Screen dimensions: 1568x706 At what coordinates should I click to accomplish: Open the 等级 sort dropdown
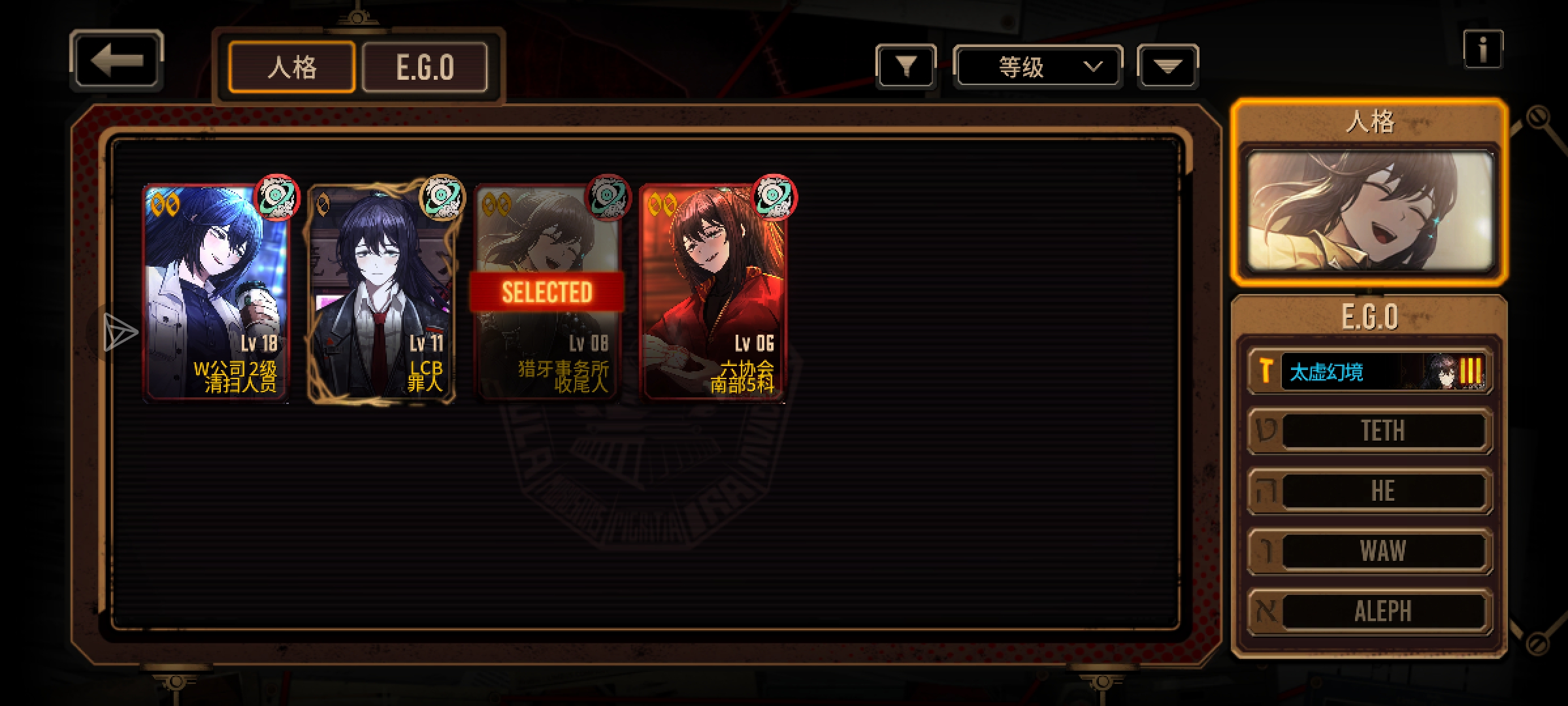pos(1037,67)
